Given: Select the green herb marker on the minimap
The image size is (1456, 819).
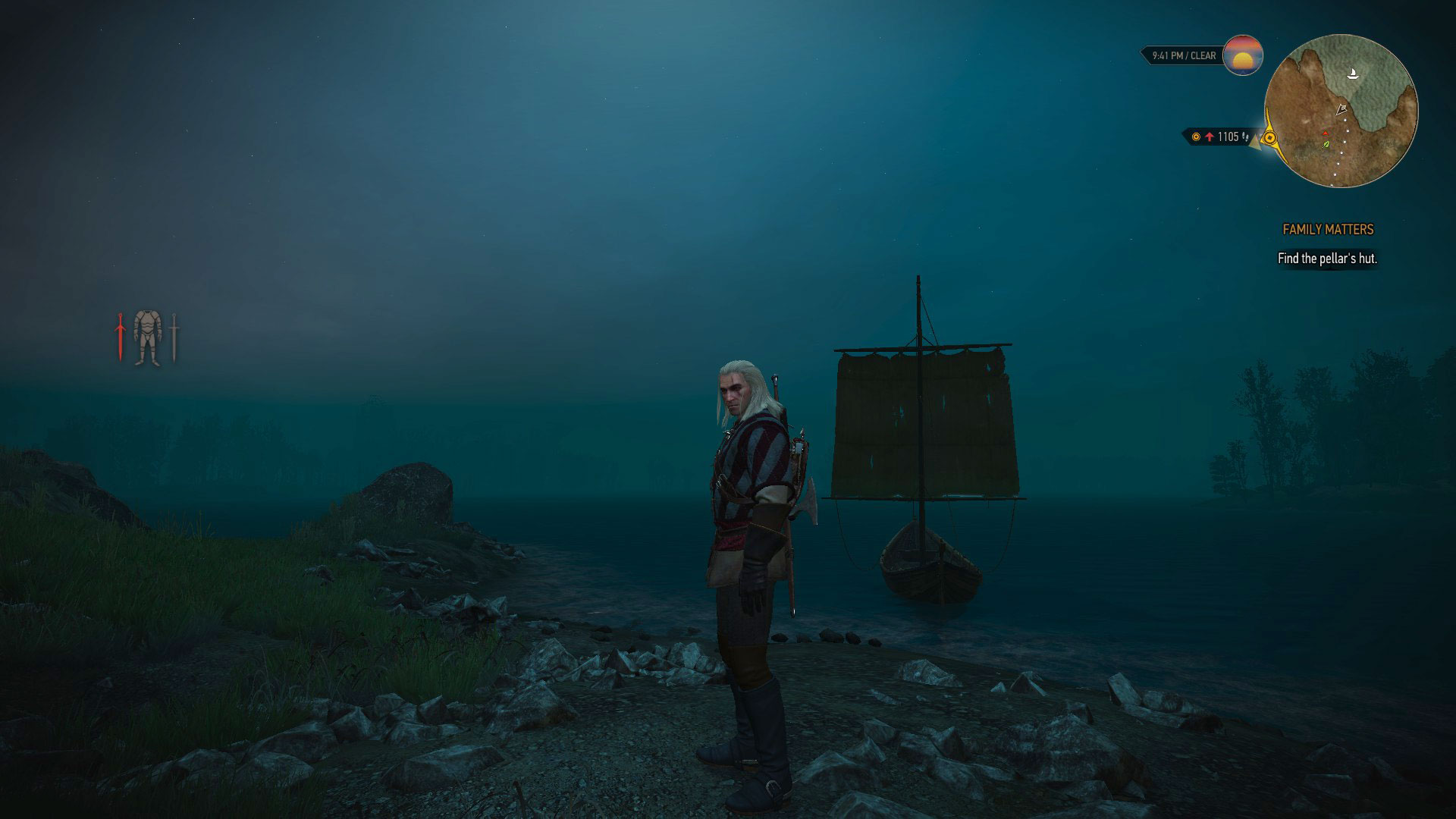Looking at the screenshot, I should click(x=1326, y=144).
